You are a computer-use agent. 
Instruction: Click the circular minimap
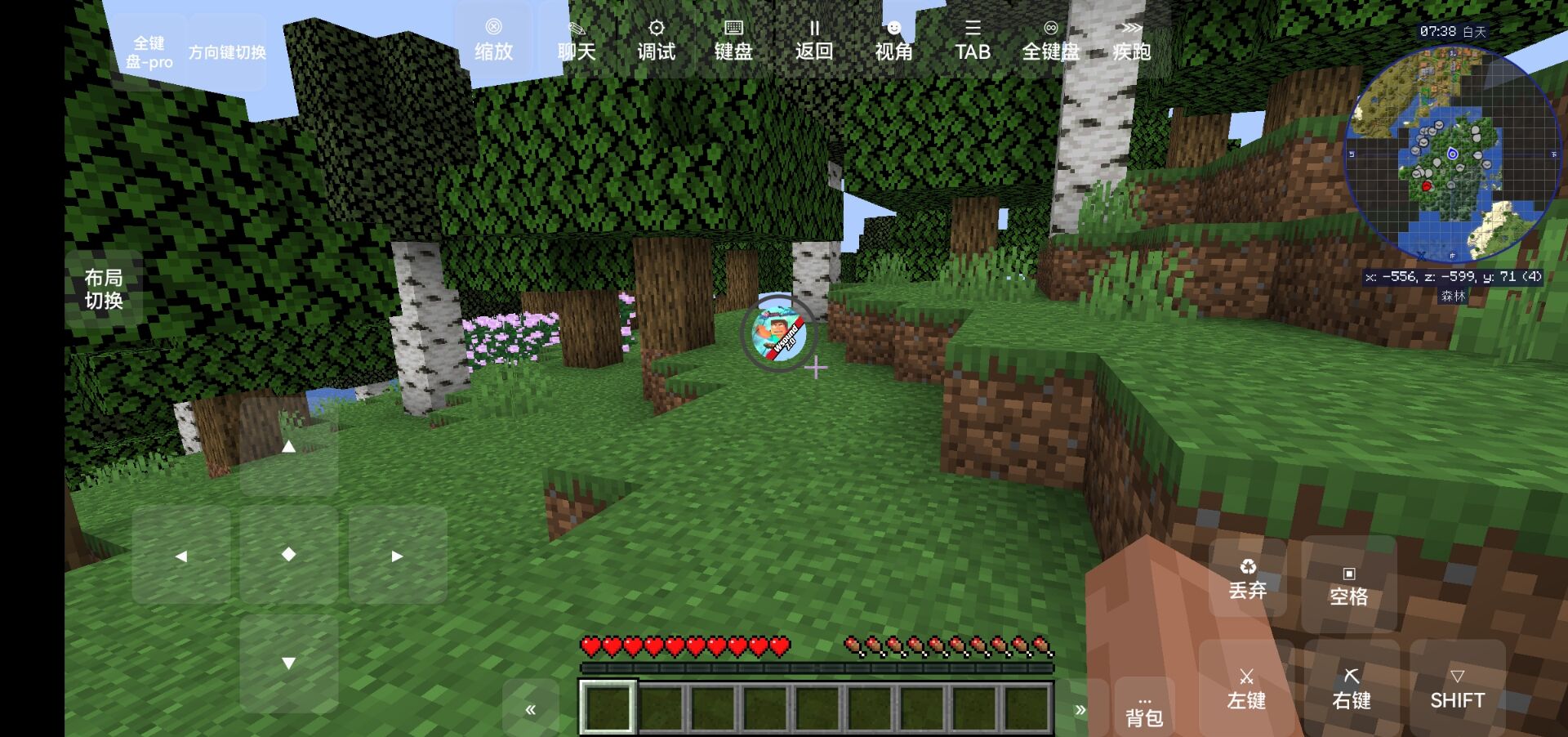(x=1452, y=154)
